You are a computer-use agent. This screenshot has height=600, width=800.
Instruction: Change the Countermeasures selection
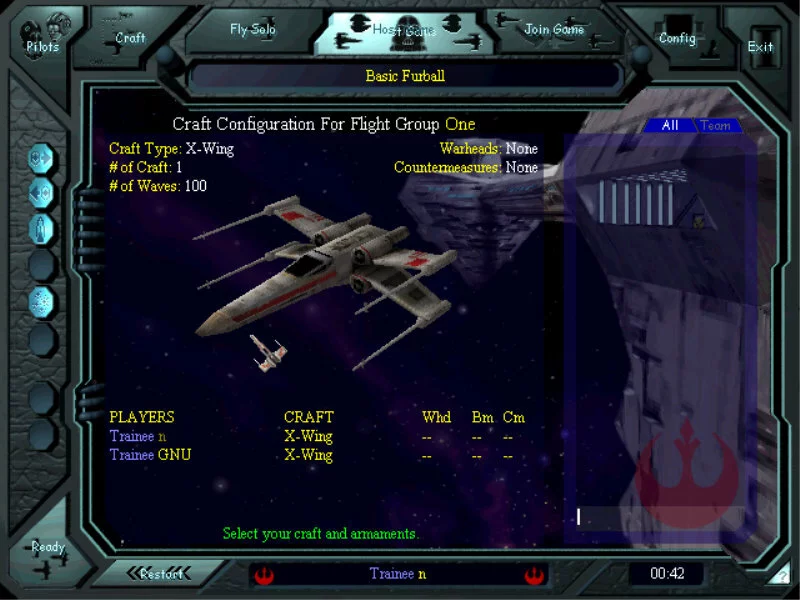pyautogui.click(x=521, y=167)
